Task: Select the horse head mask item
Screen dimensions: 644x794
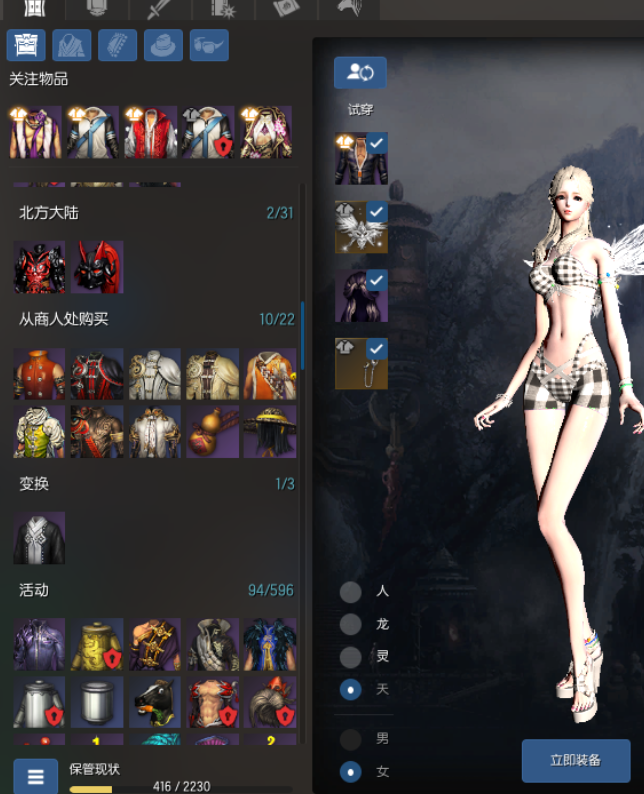Action: coord(155,702)
